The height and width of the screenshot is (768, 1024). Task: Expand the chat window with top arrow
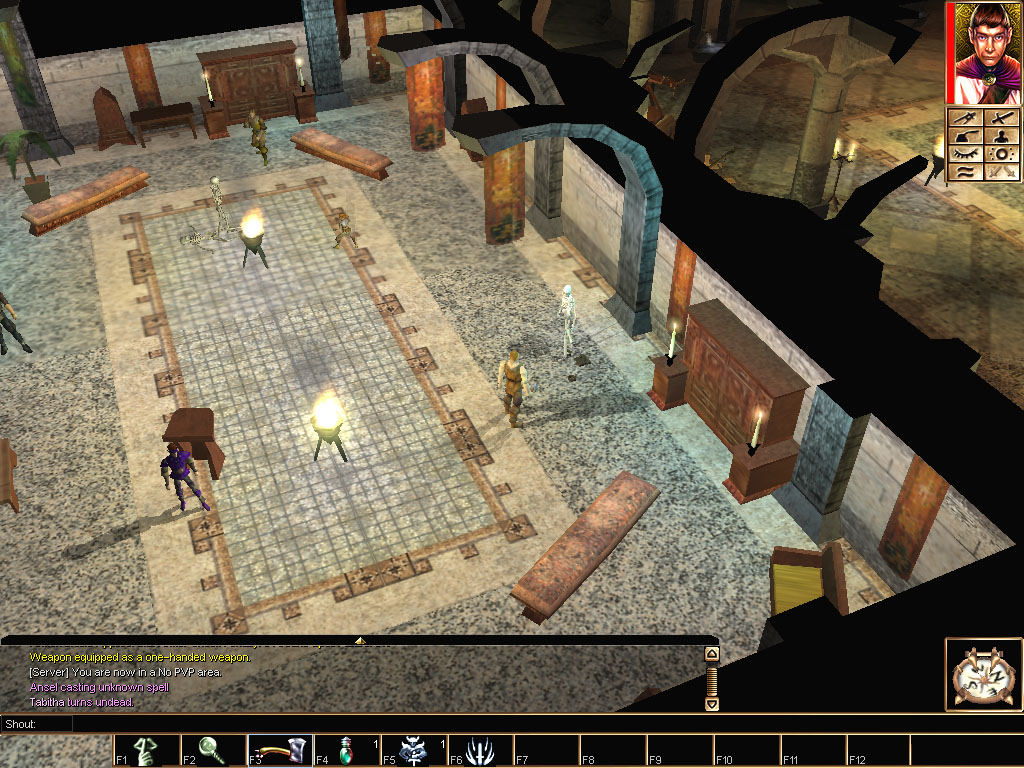click(x=360, y=640)
